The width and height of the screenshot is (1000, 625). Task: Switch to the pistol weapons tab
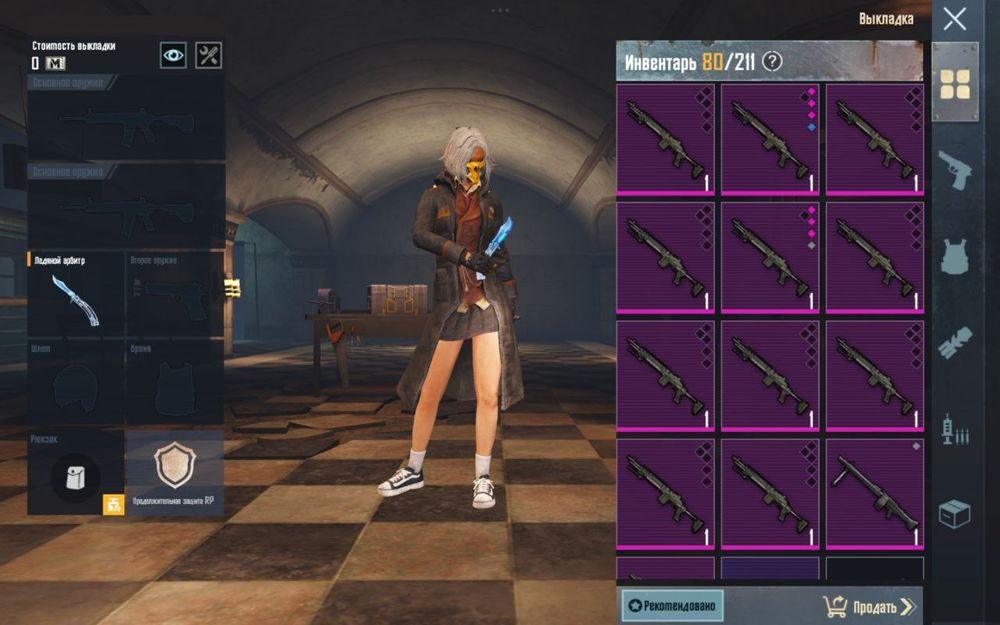point(955,170)
